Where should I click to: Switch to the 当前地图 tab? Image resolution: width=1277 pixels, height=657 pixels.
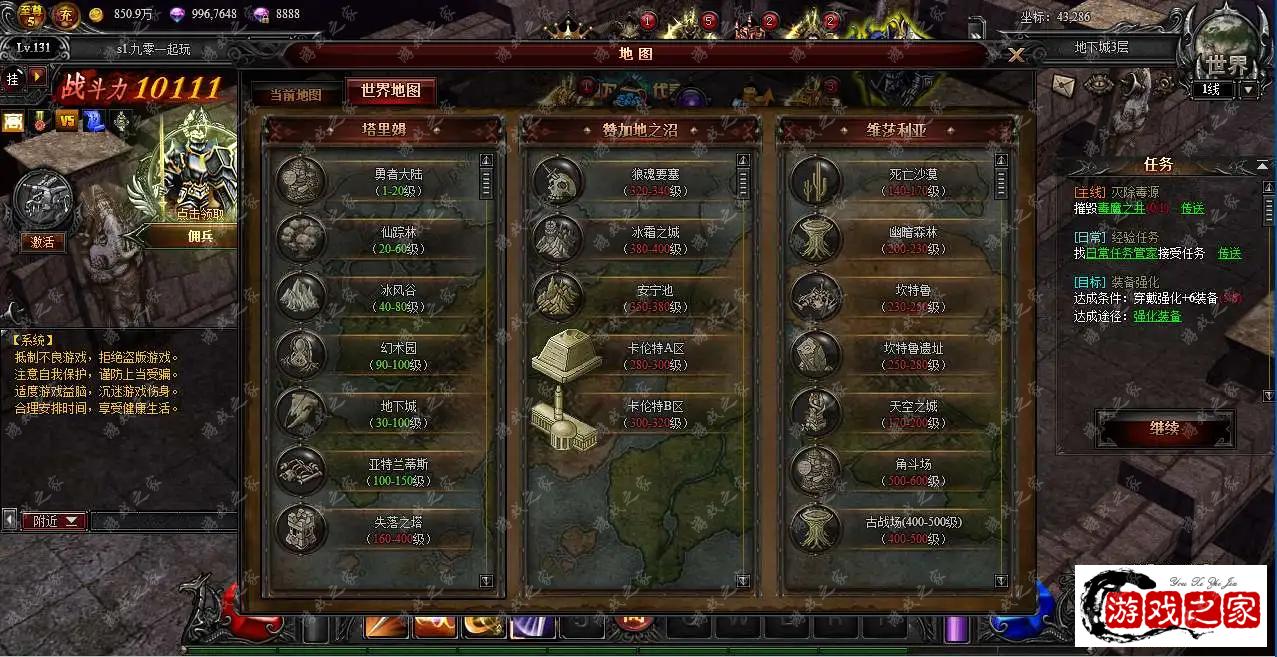coord(295,95)
